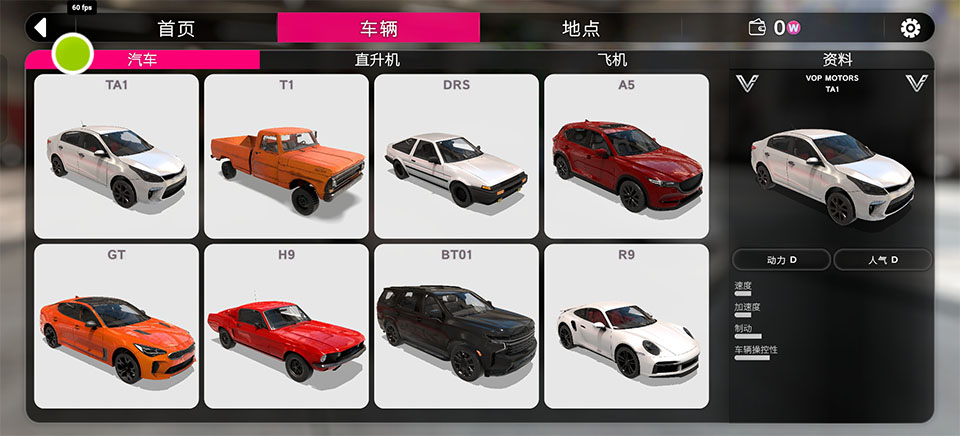
Task: Show the 直升机 category
Action: tap(377, 60)
